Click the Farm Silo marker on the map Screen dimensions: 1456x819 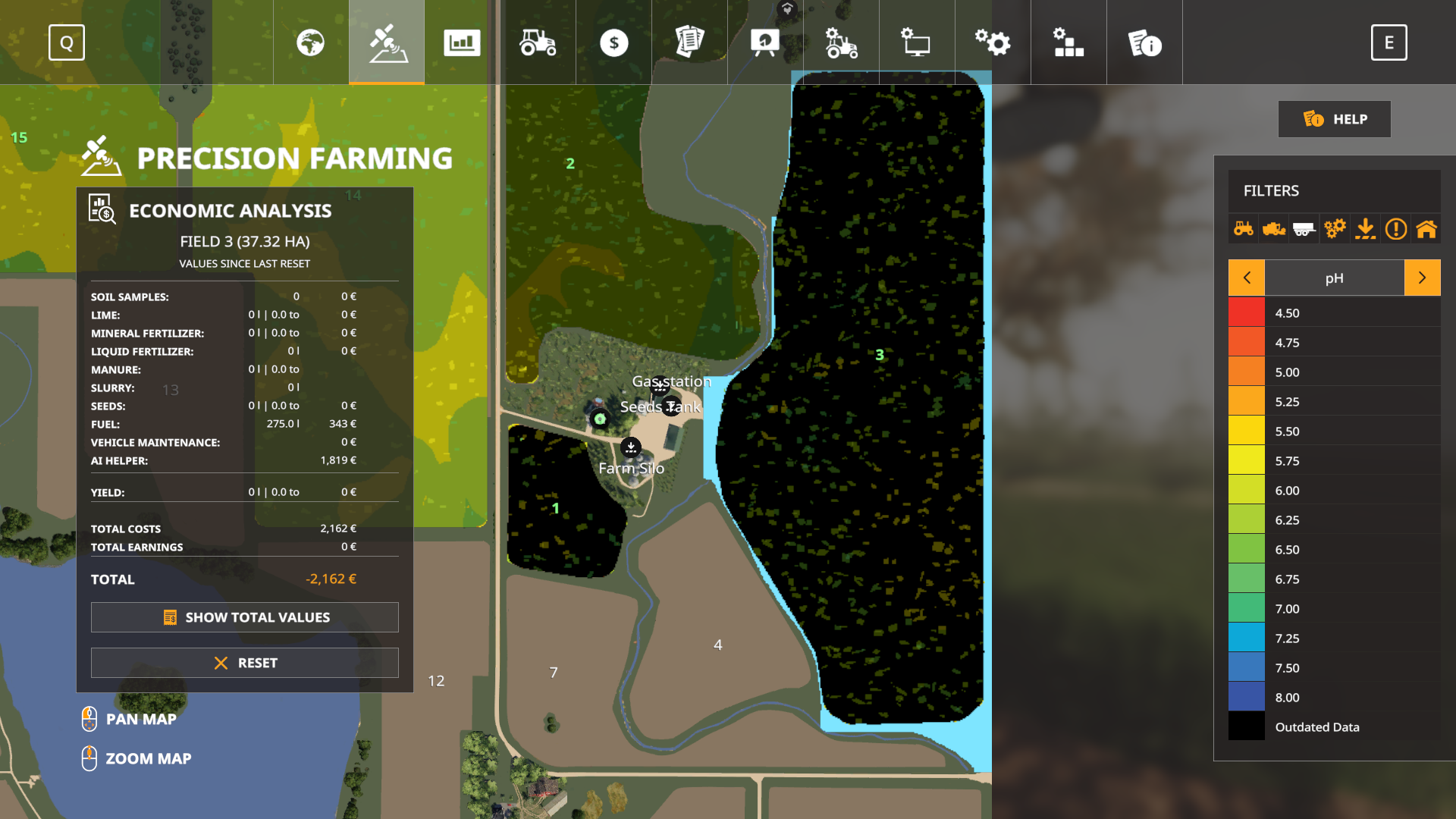point(632,448)
